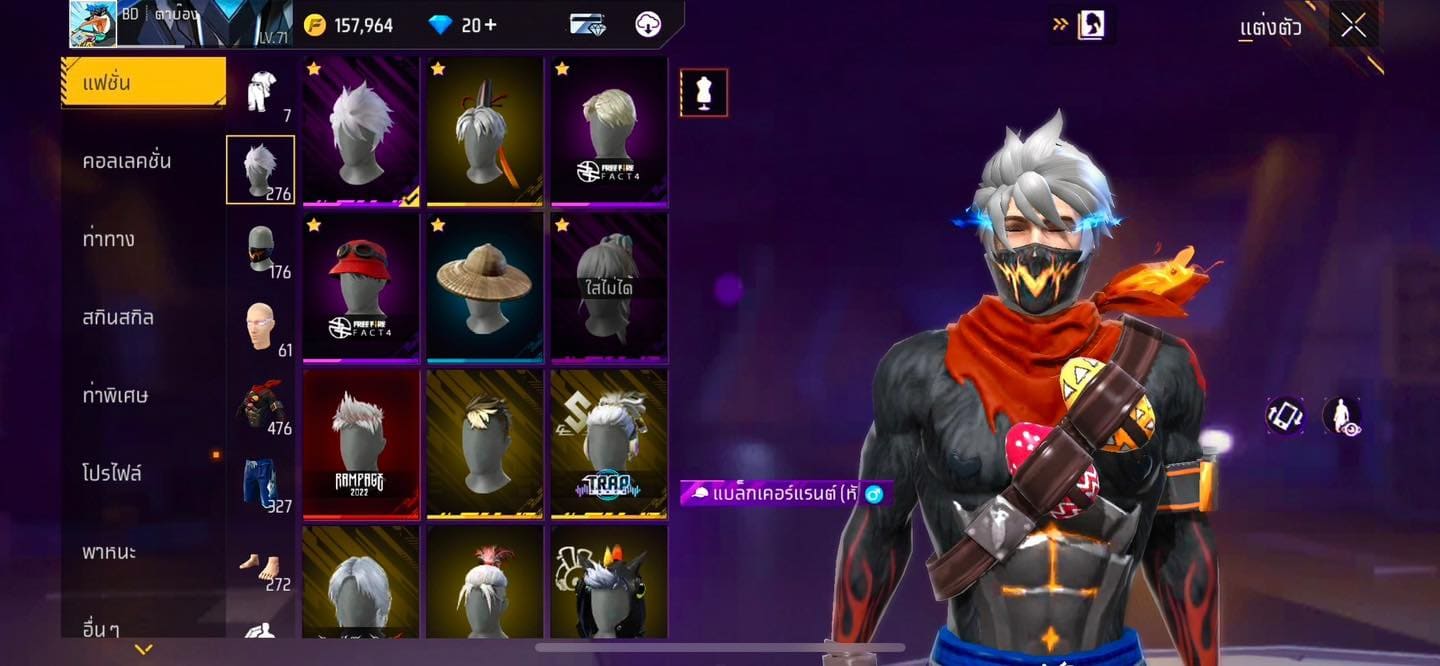Pick the Rampage 2022 hairstyle
The width and height of the screenshot is (1440, 666).
click(x=361, y=444)
